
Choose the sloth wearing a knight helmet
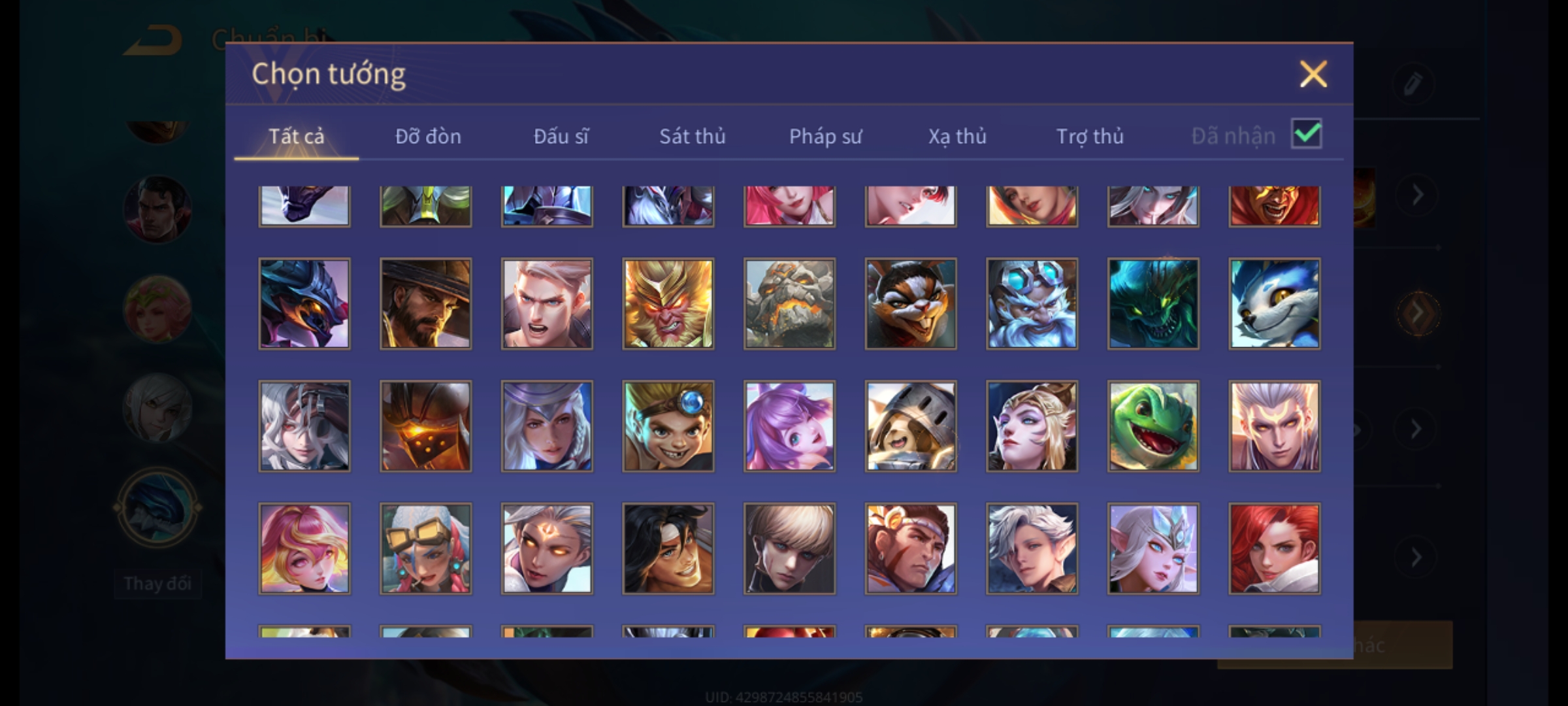911,426
